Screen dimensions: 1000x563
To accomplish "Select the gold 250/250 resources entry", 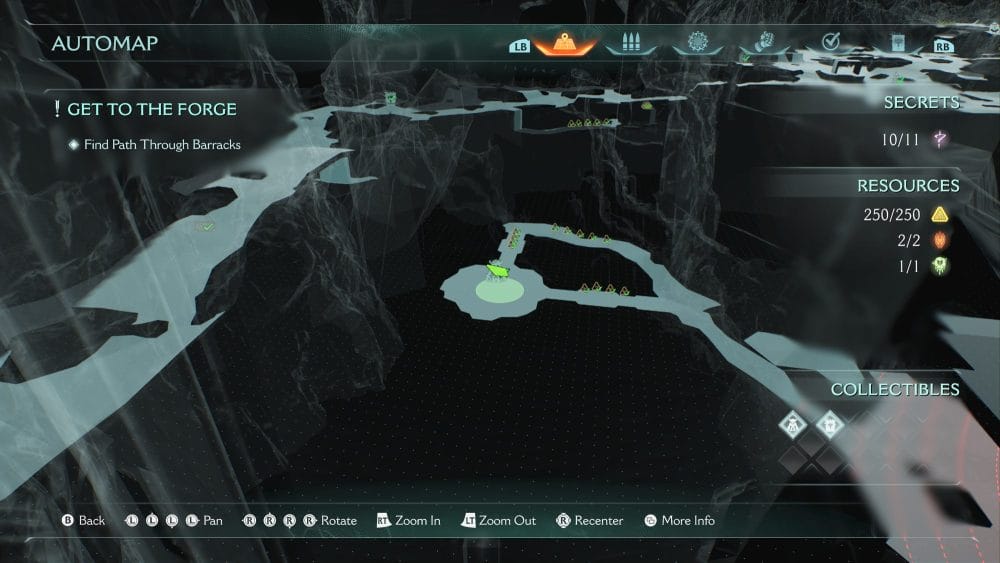I will click(904, 214).
